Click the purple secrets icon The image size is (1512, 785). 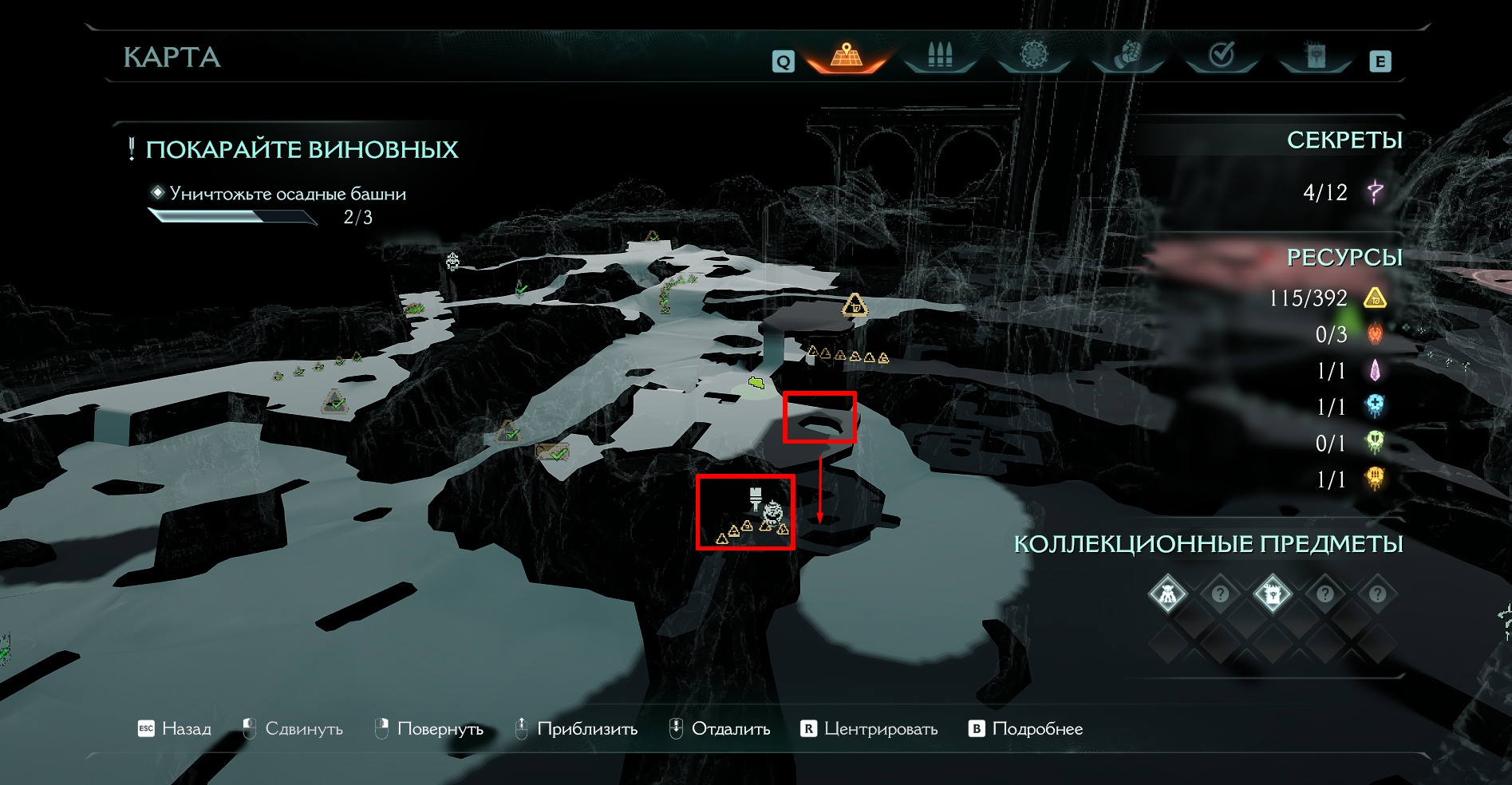pos(1375,192)
